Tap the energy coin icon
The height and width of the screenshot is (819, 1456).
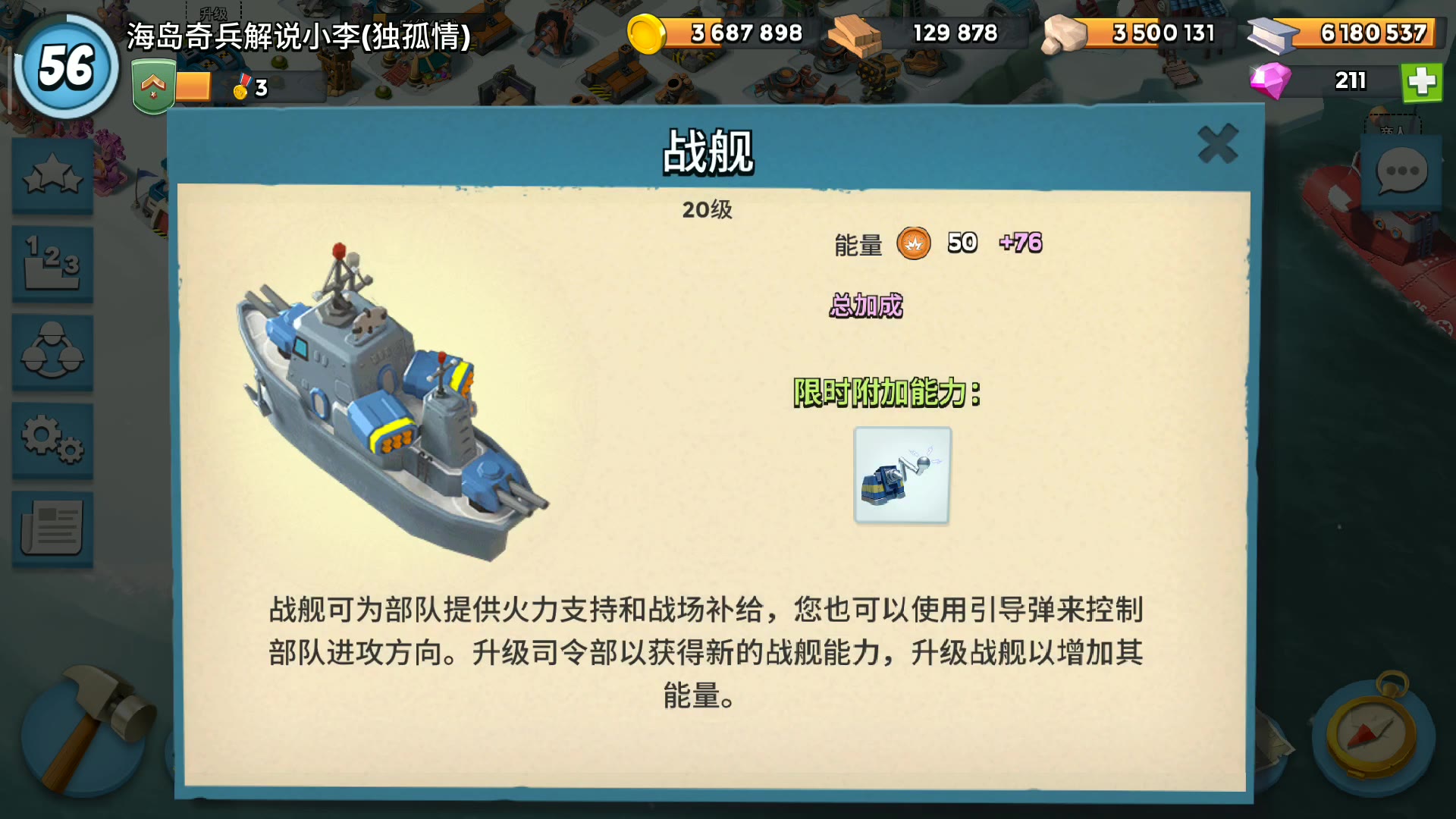point(915,244)
